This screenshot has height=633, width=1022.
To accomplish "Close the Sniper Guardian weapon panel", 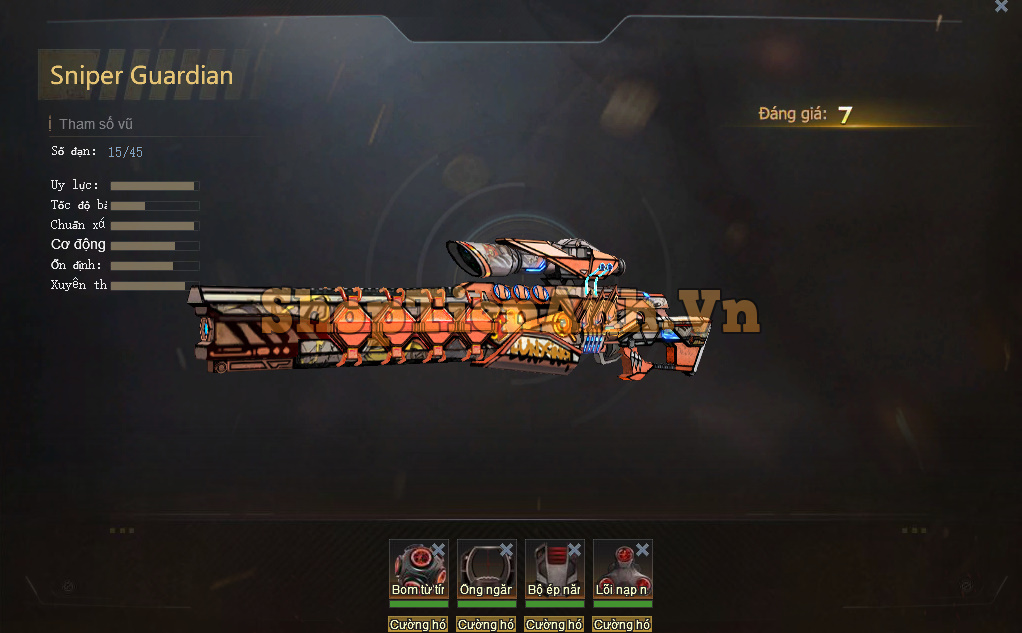I will [x=1001, y=6].
